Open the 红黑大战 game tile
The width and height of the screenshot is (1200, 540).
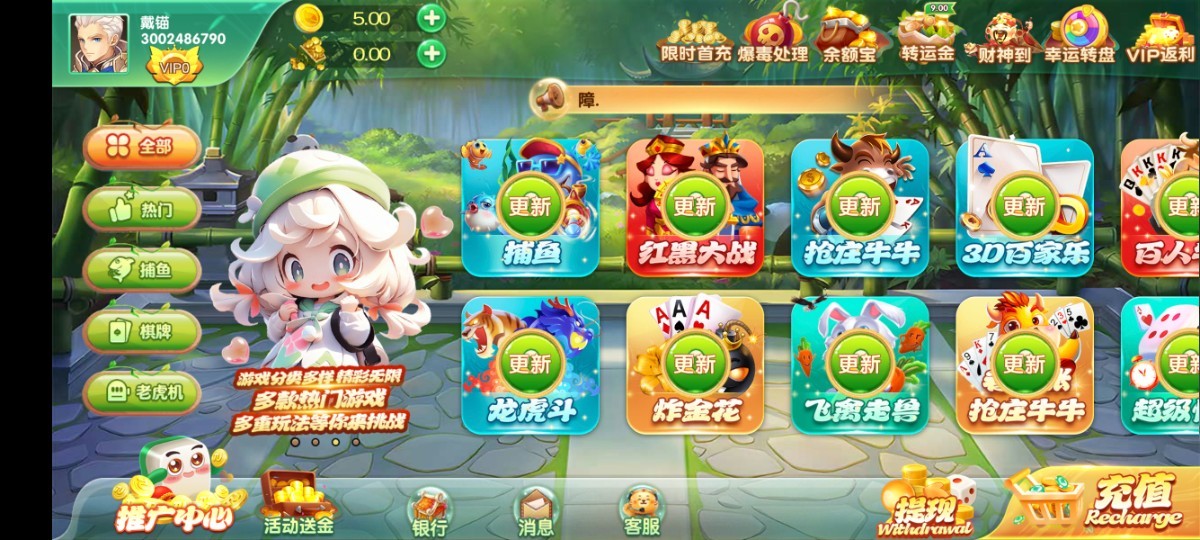(x=695, y=208)
